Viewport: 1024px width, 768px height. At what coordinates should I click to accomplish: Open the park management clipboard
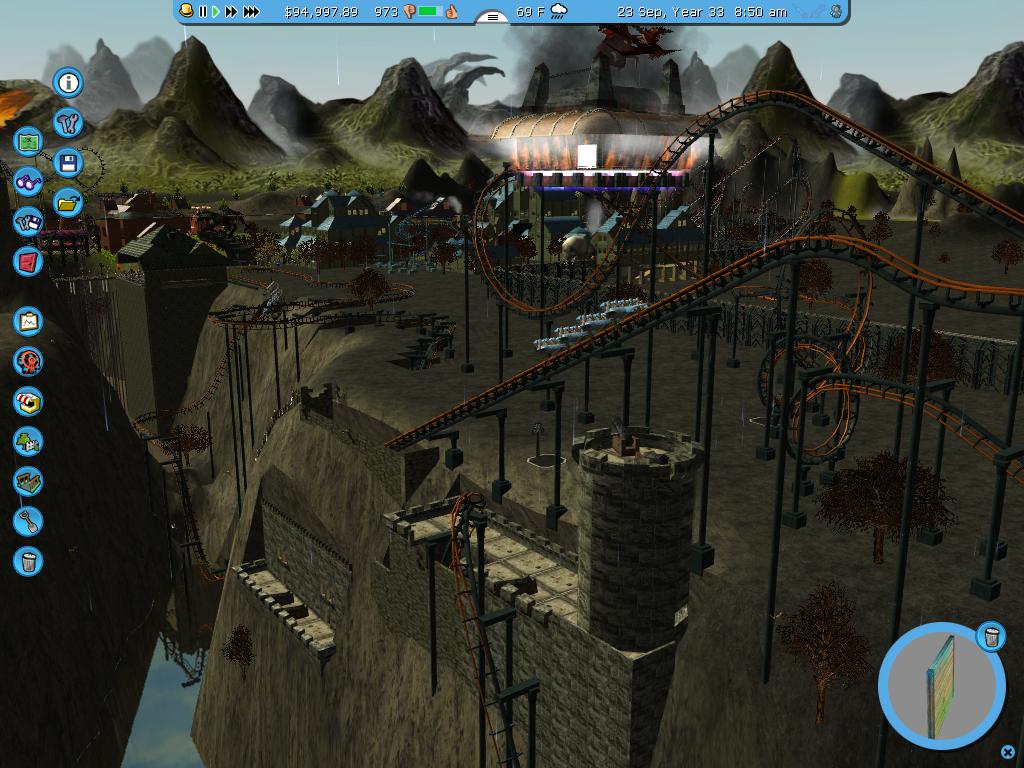coord(28,321)
